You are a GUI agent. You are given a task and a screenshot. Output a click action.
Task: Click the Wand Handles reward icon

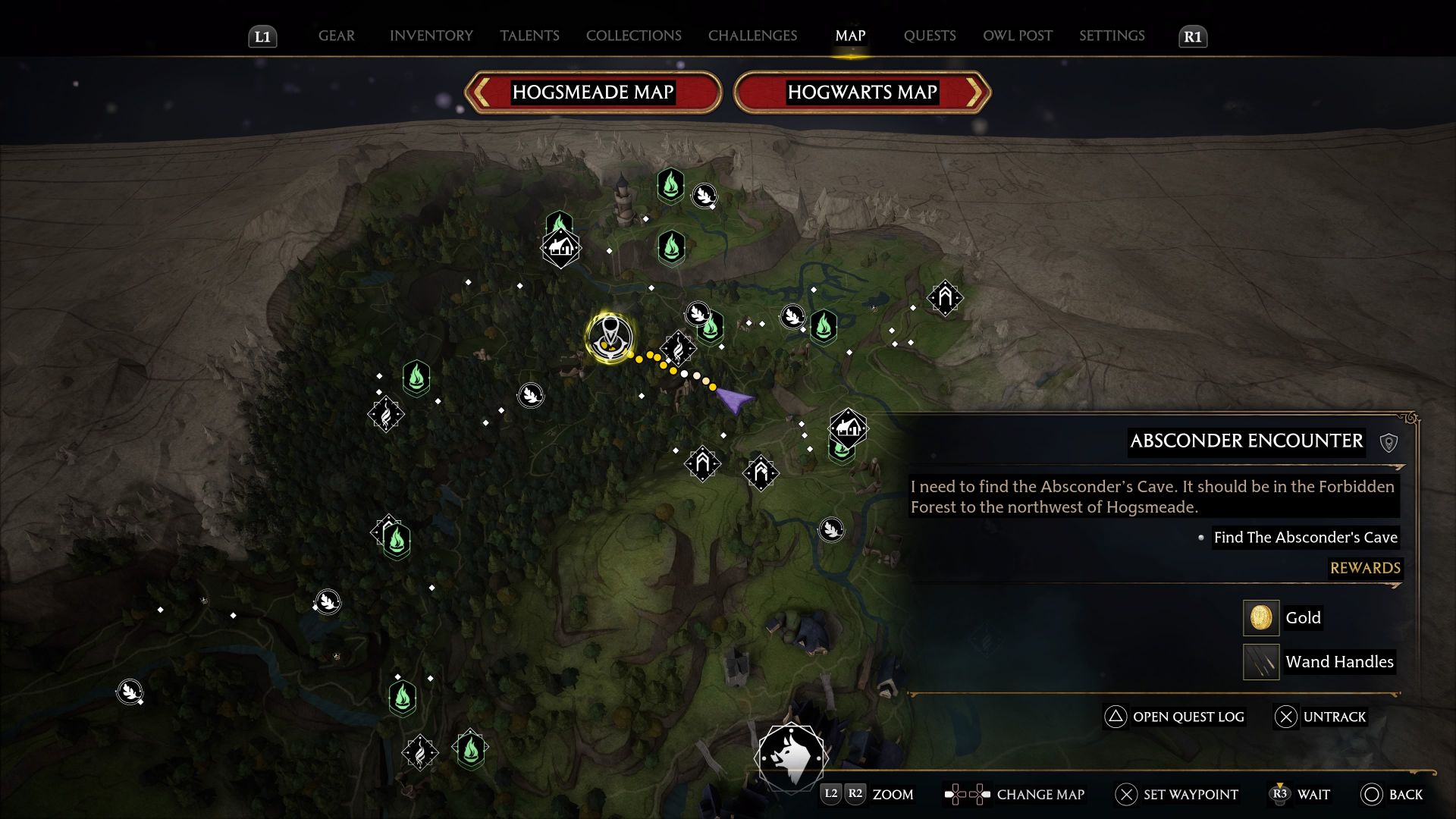(1260, 661)
